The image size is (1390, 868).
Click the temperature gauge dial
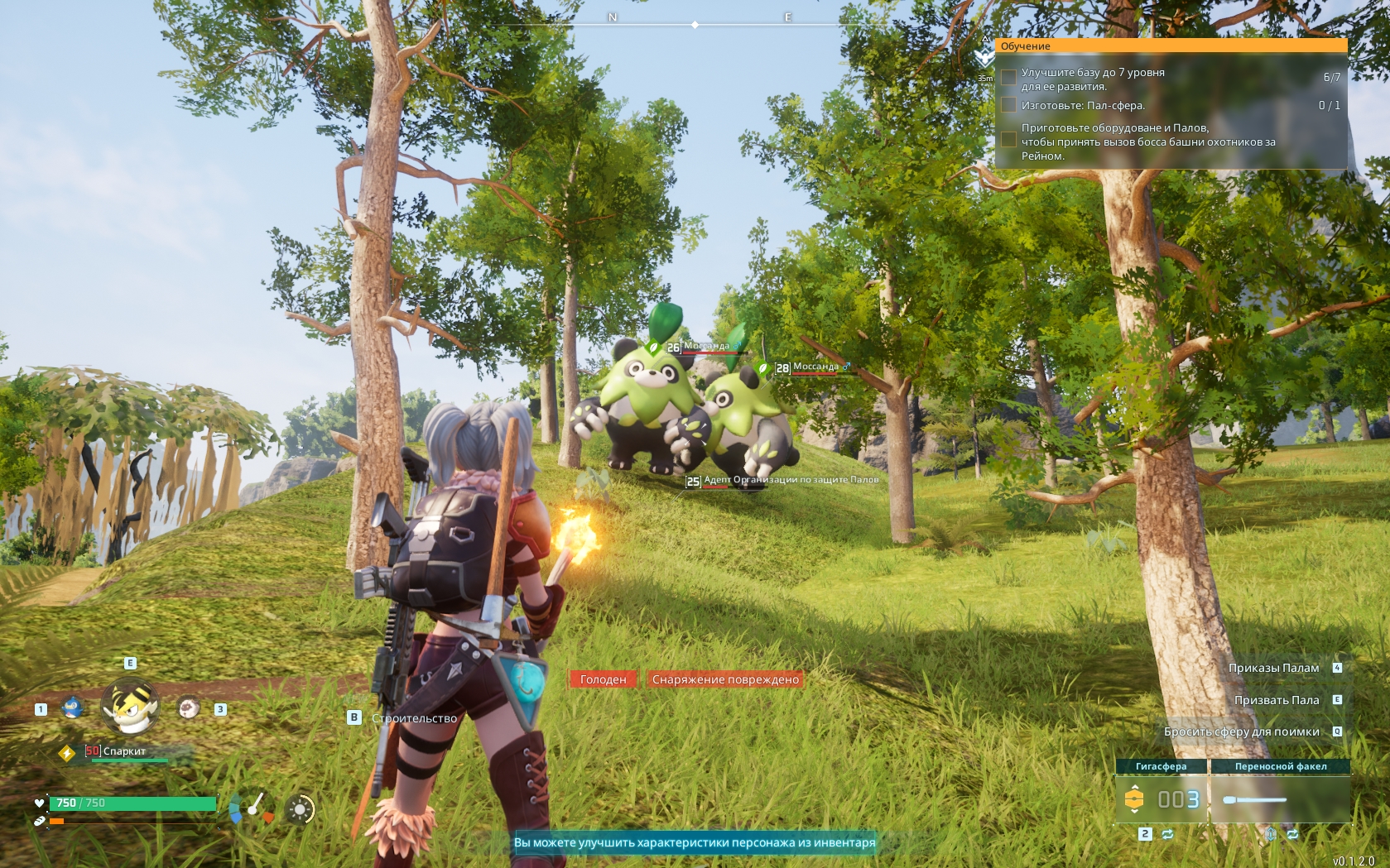click(251, 808)
